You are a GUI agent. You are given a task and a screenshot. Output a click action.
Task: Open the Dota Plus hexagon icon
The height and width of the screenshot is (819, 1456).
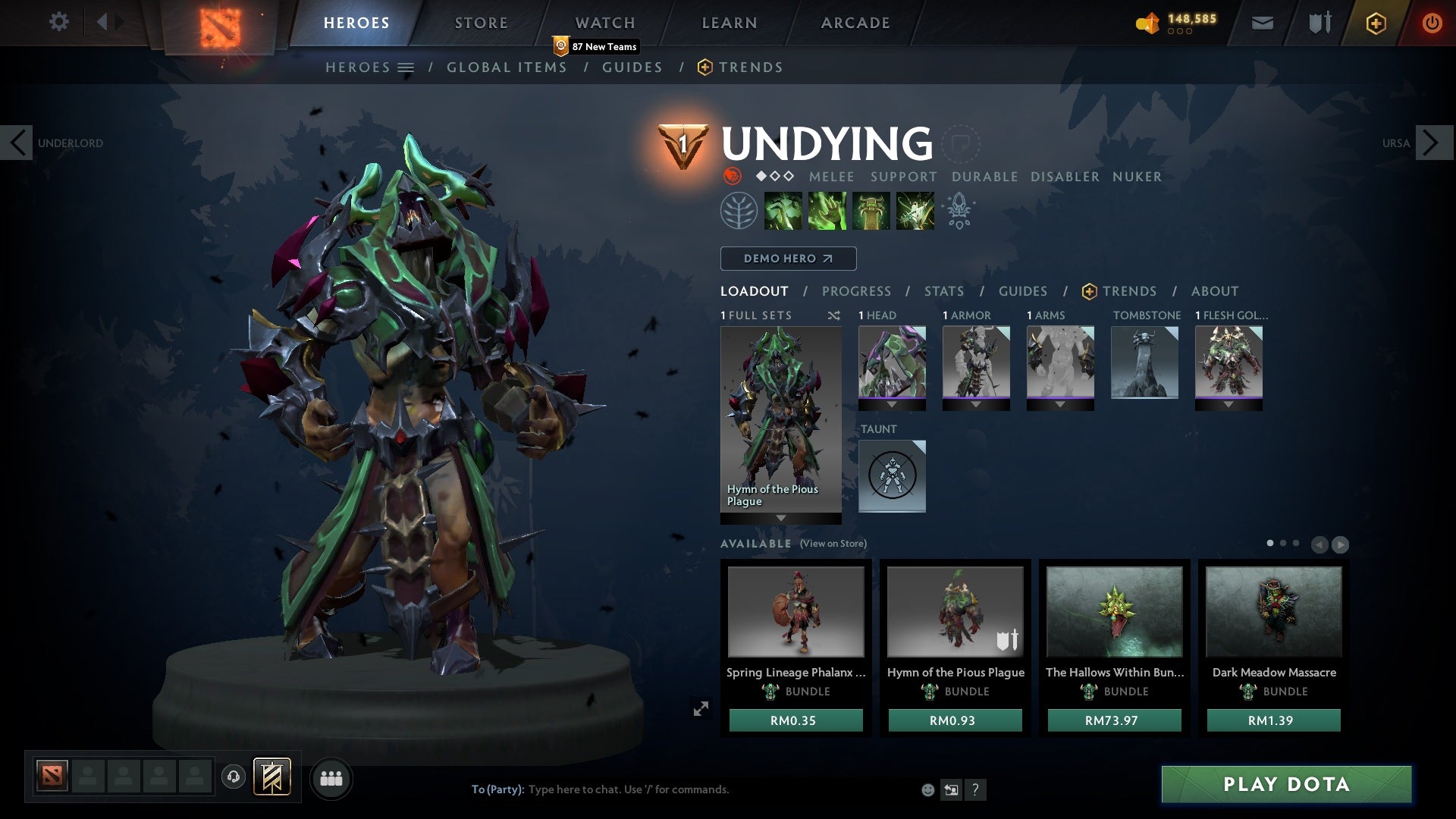point(1375,23)
